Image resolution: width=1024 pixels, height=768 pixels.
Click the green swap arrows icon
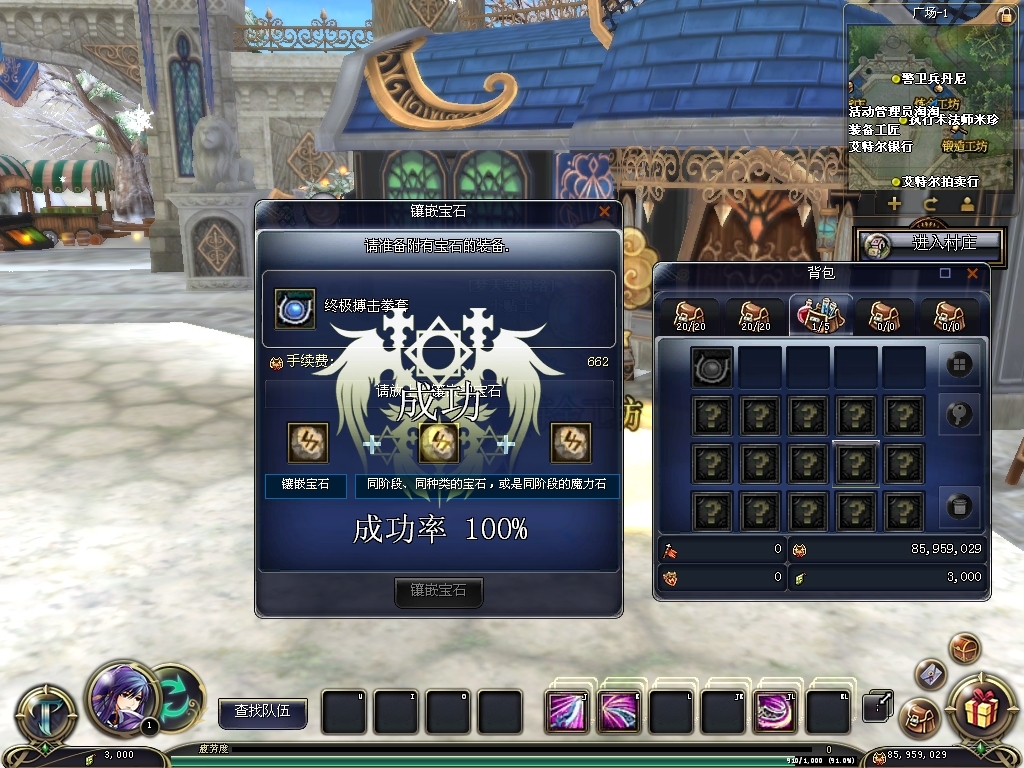click(178, 695)
